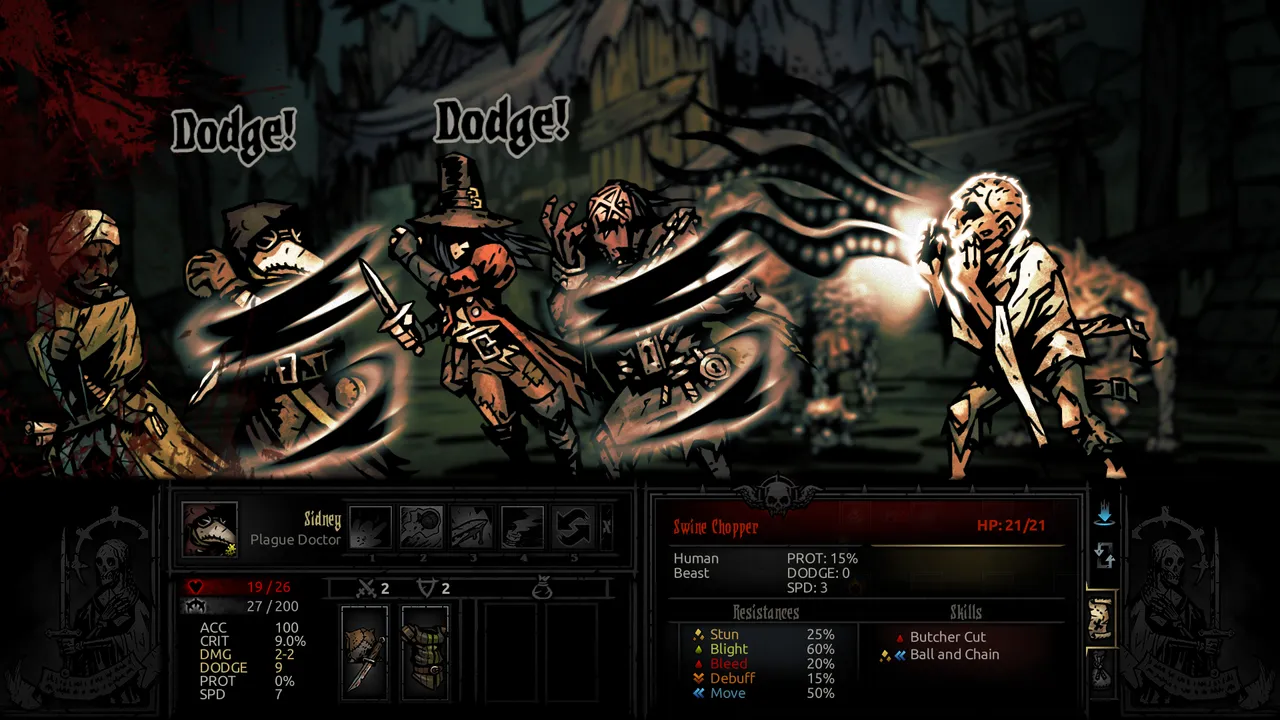This screenshot has width=1280, height=720.
Task: Select the second skill with the grenade icon
Action: (421, 527)
